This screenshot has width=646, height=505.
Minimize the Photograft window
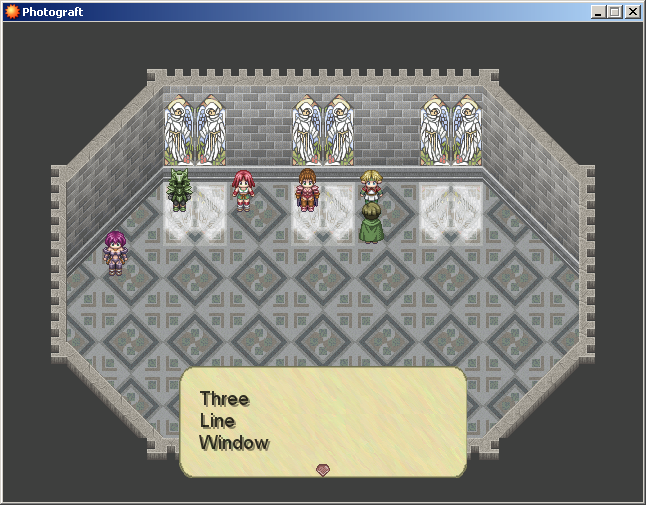click(x=598, y=12)
